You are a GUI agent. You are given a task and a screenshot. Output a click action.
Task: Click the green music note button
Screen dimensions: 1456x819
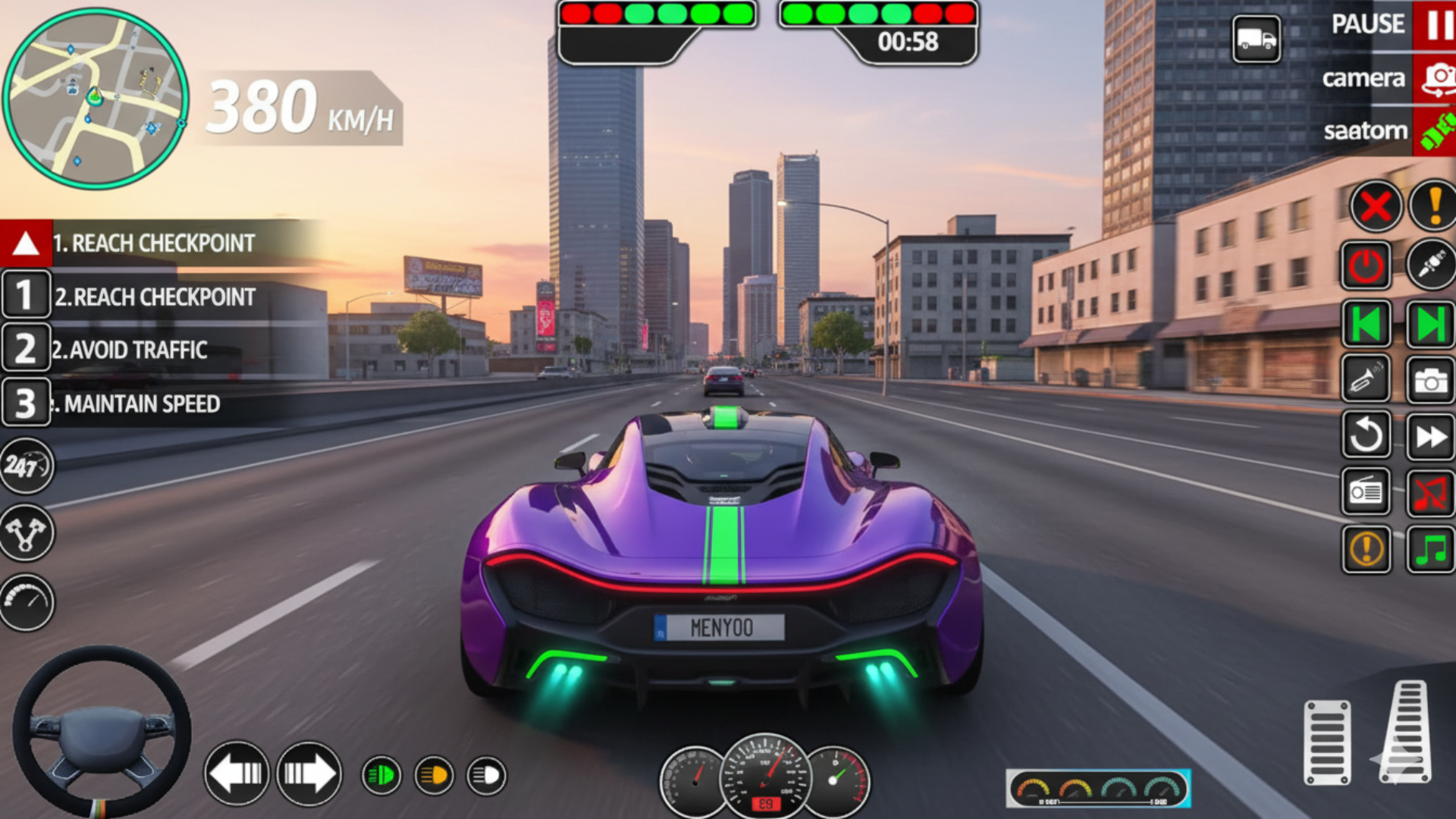click(x=1430, y=549)
